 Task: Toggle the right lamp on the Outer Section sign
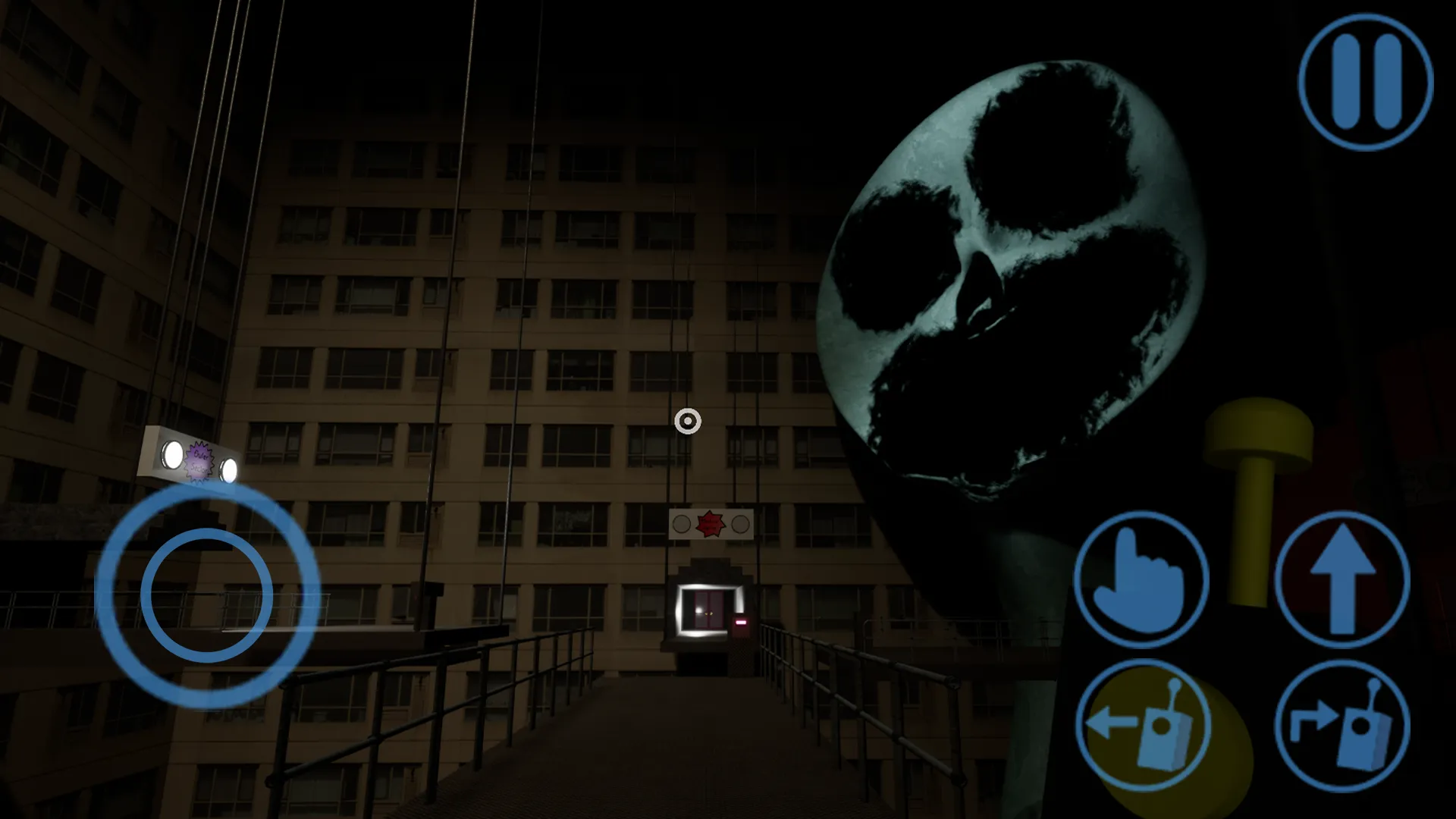click(228, 469)
